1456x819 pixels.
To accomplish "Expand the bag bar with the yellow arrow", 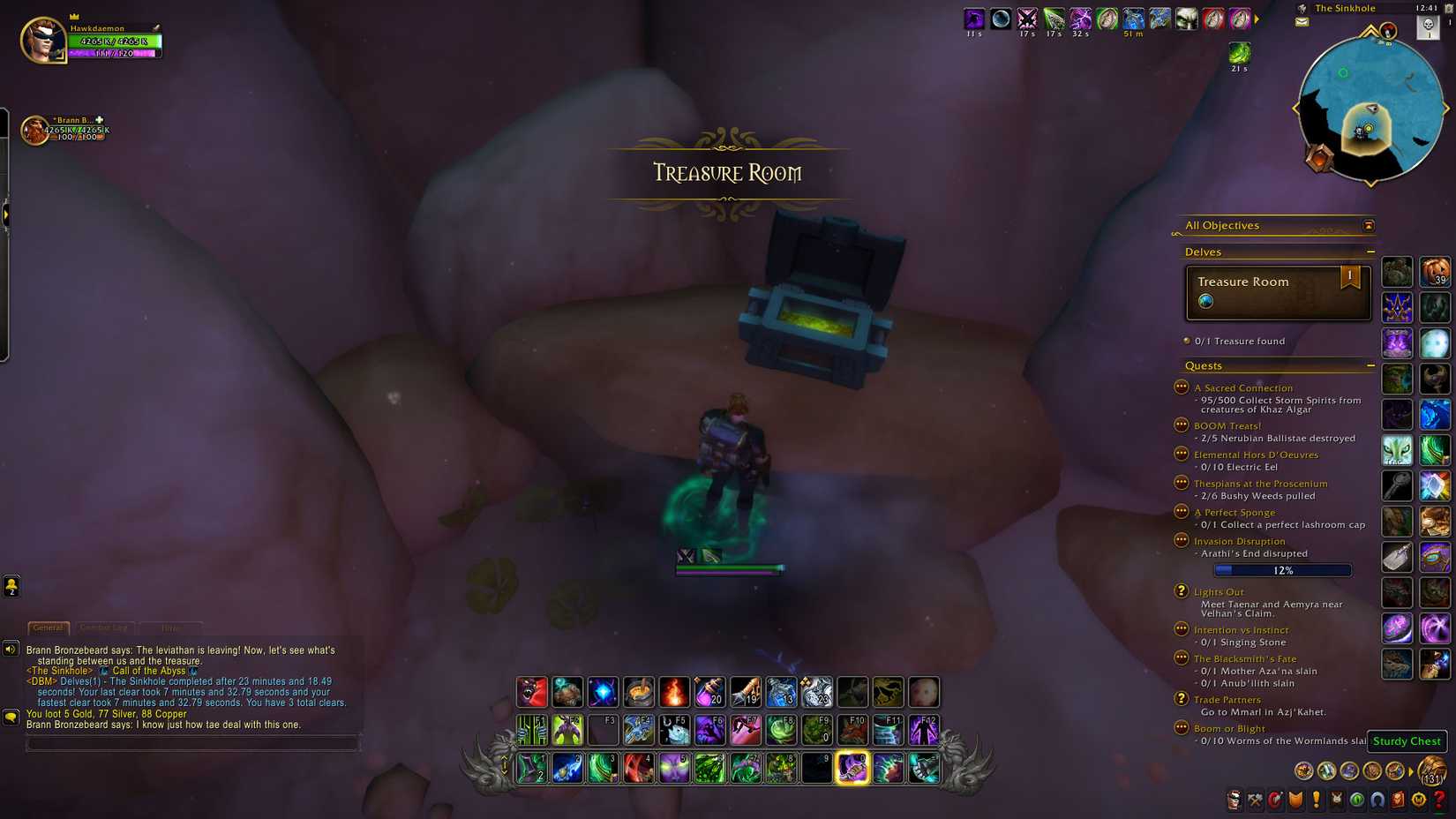I will (x=1410, y=772).
